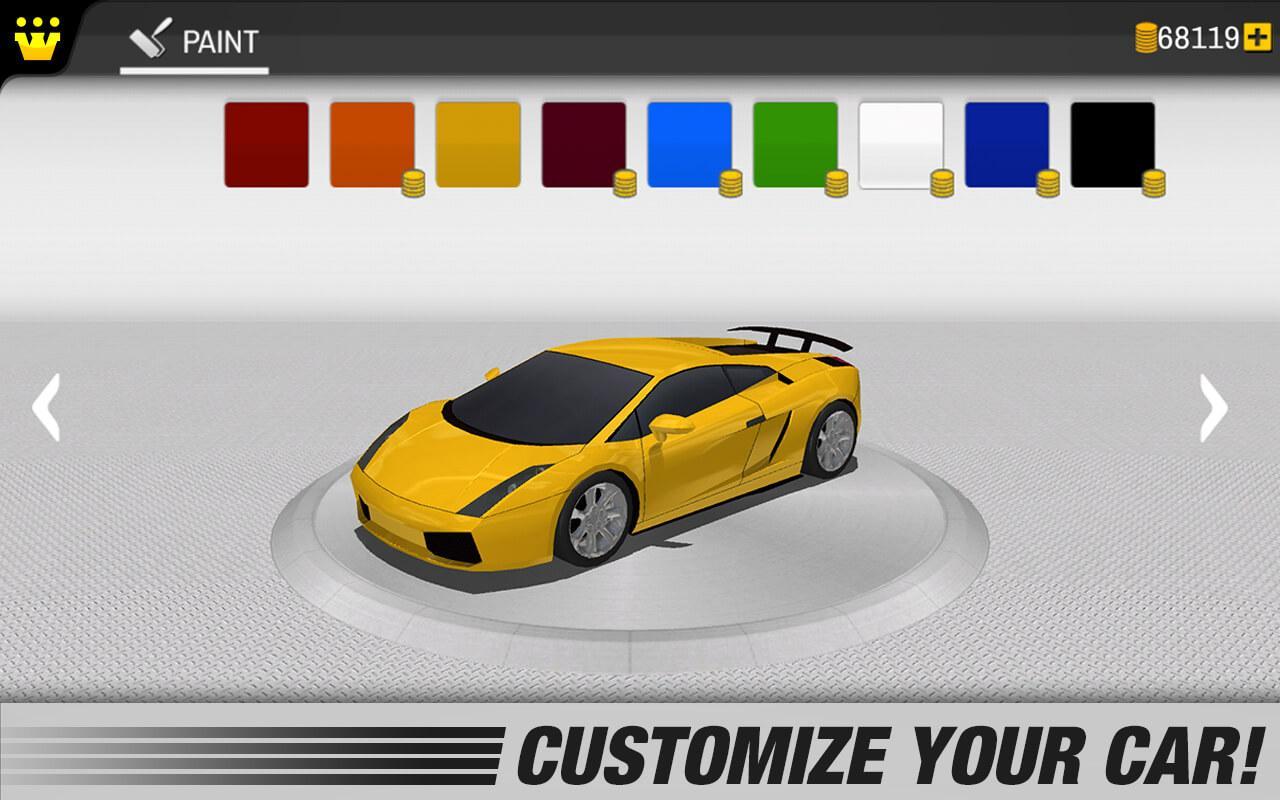The image size is (1280, 800).
Task: Click the coin icon under the green paint
Action: coord(835,184)
